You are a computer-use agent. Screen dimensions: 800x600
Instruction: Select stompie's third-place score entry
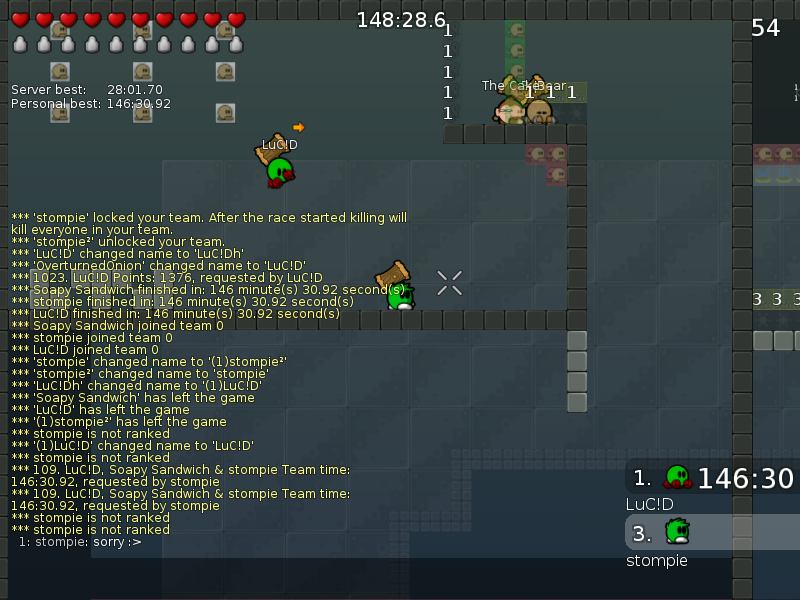coord(712,532)
